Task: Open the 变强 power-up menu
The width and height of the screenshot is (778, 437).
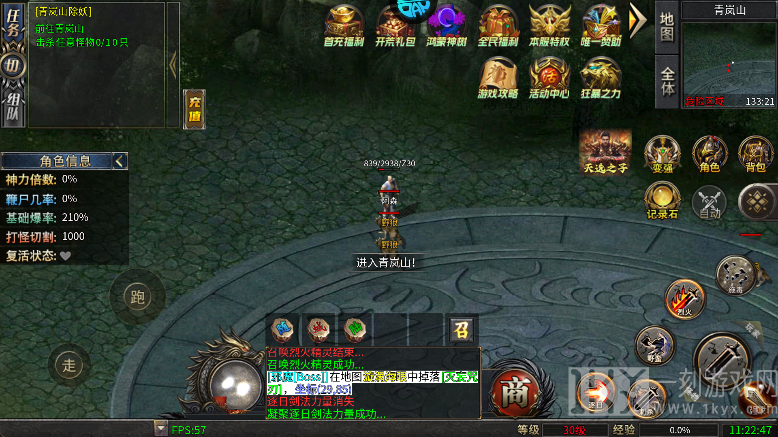Action: point(661,153)
